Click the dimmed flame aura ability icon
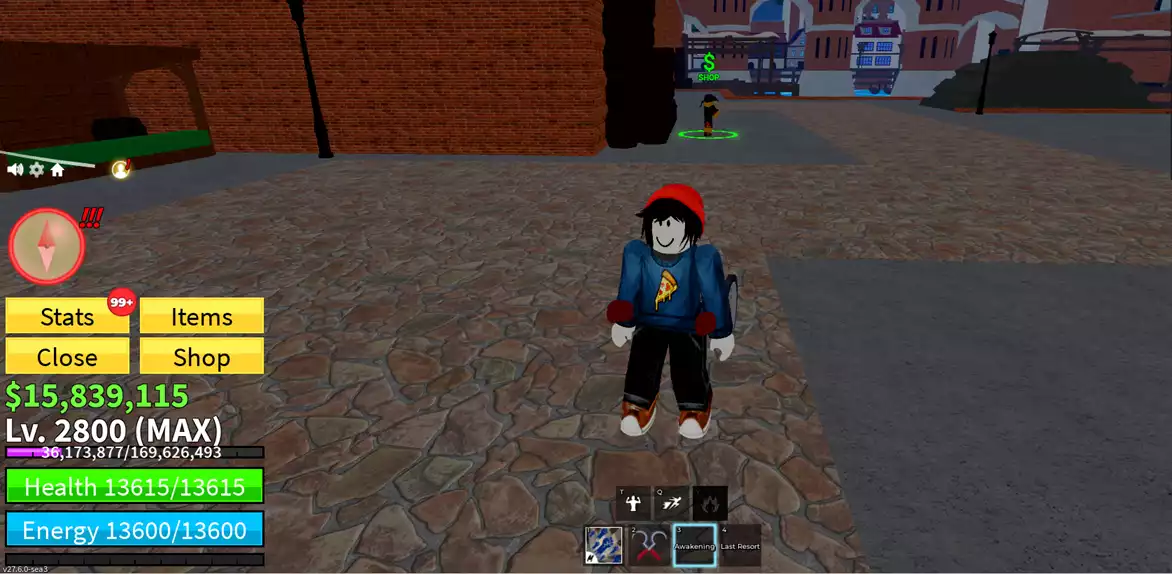 (710, 503)
